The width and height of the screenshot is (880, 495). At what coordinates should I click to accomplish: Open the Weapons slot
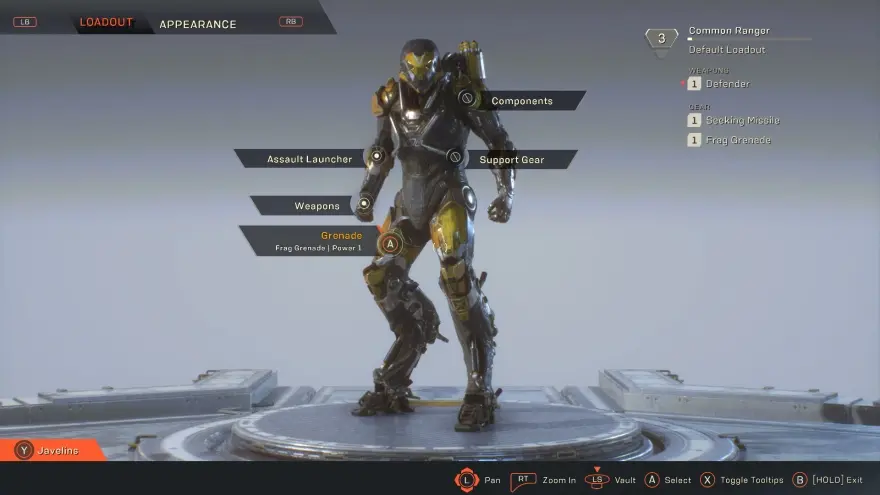pos(316,206)
